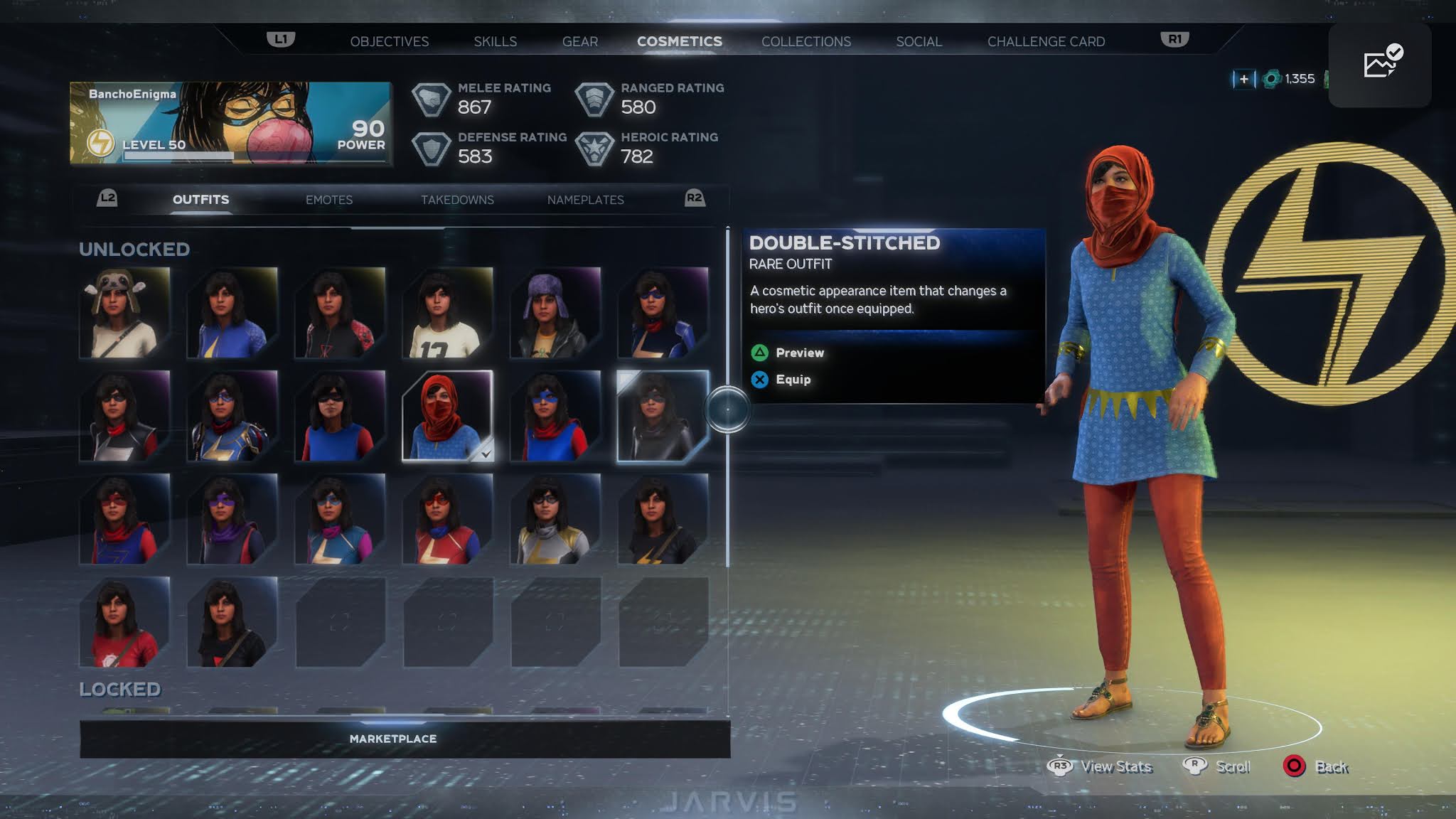Select the sloth hat outfit
Viewport: 1456px width, 819px height.
pos(124,313)
